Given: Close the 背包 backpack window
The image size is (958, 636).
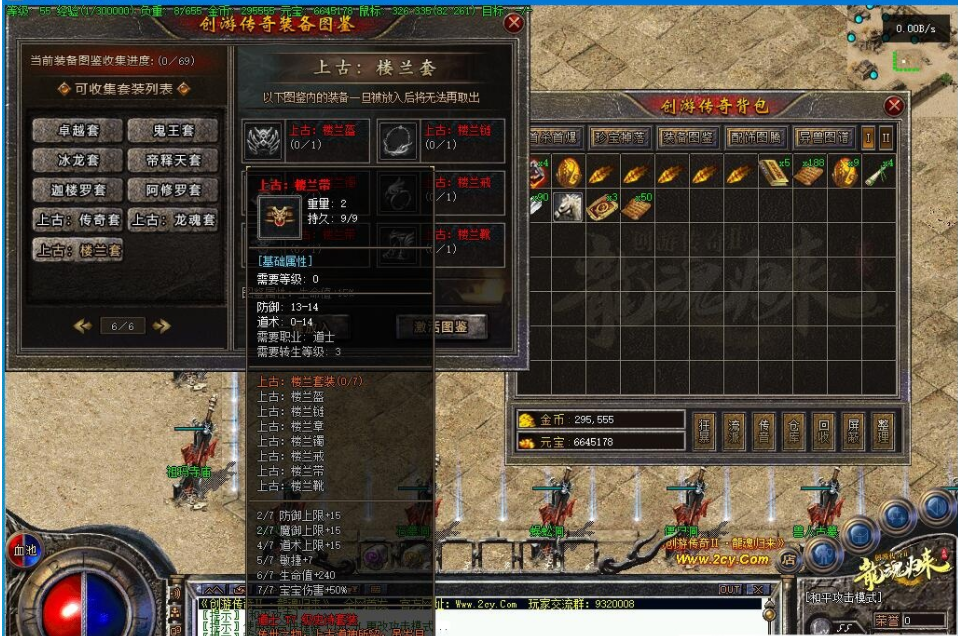Looking at the screenshot, I should coord(894,105).
